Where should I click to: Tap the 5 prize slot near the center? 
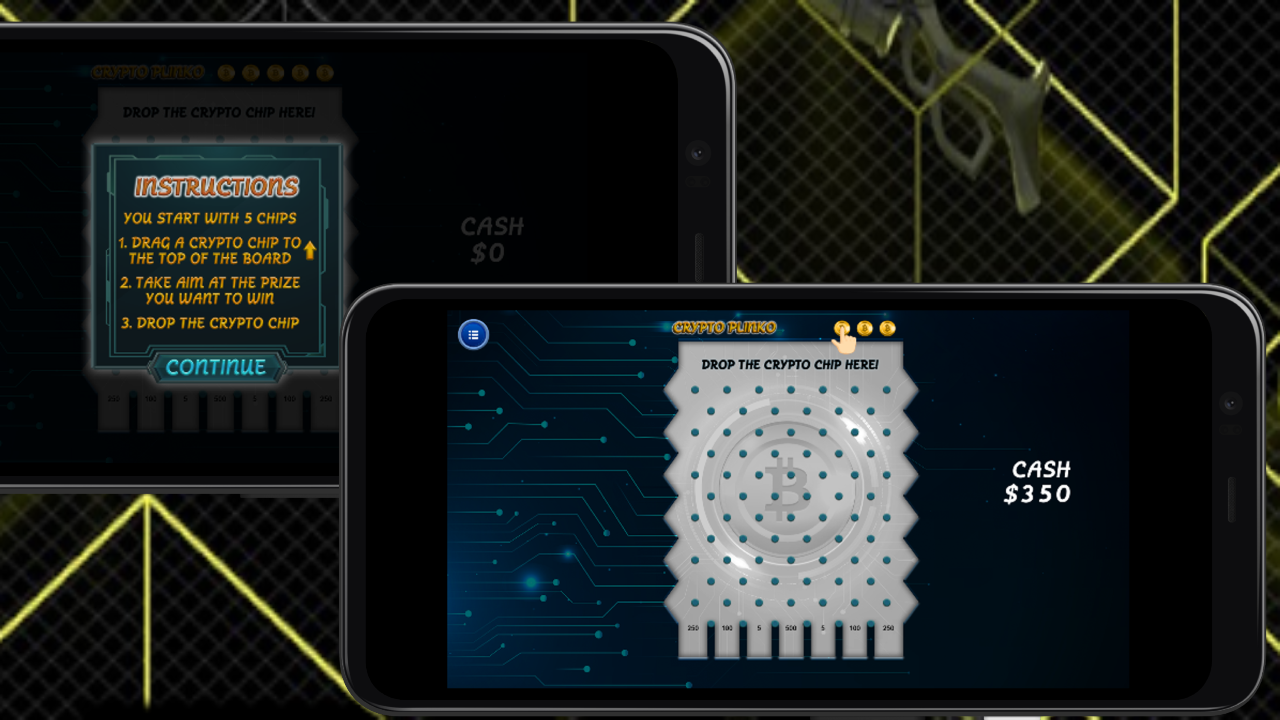click(759, 627)
